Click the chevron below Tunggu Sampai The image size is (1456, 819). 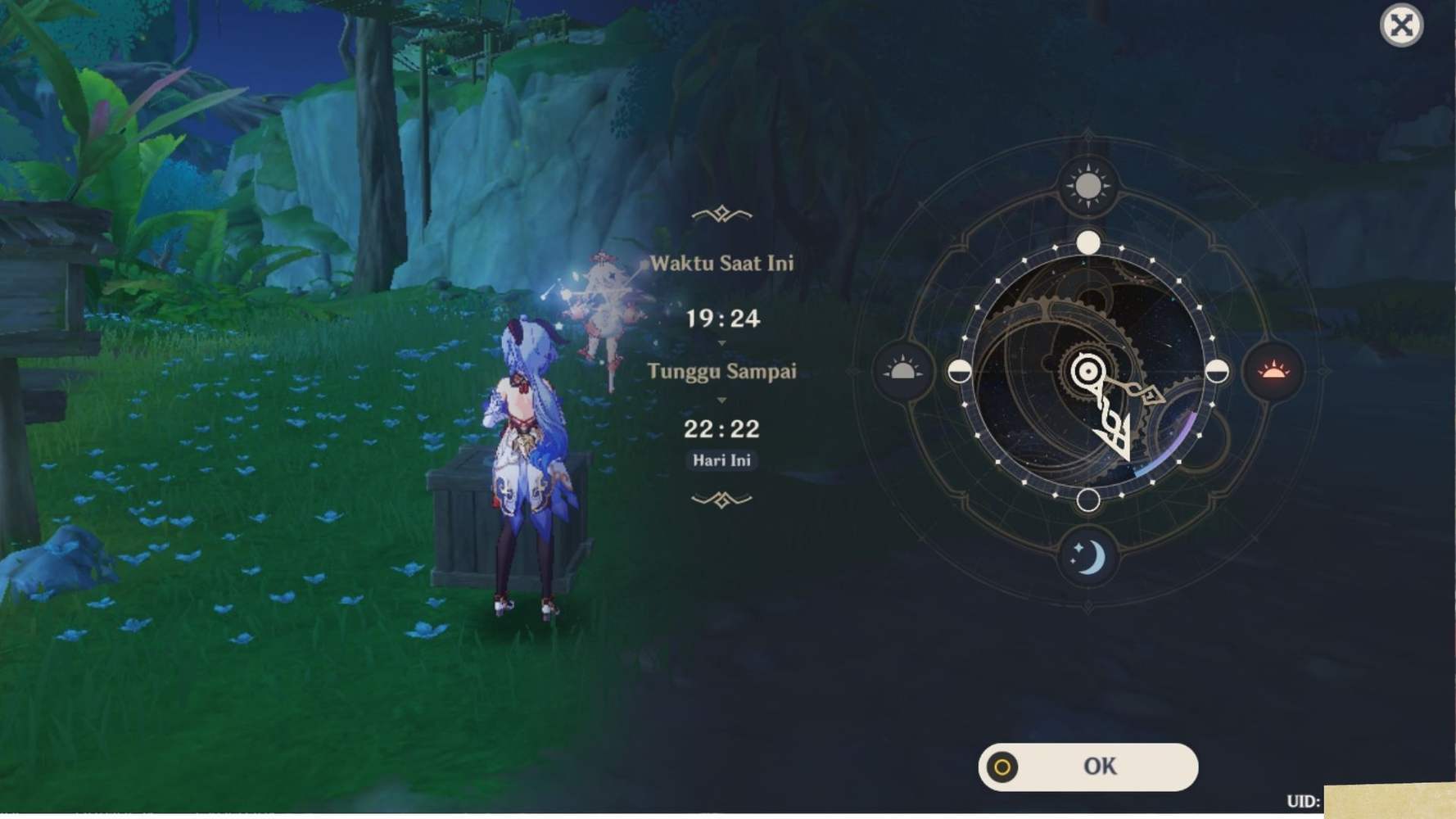click(721, 401)
